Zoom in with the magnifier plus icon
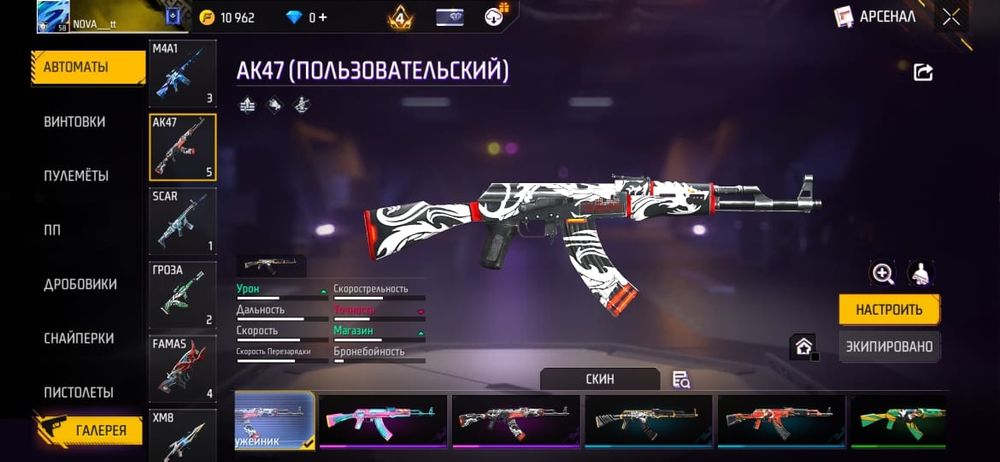1000x462 pixels. (x=882, y=273)
